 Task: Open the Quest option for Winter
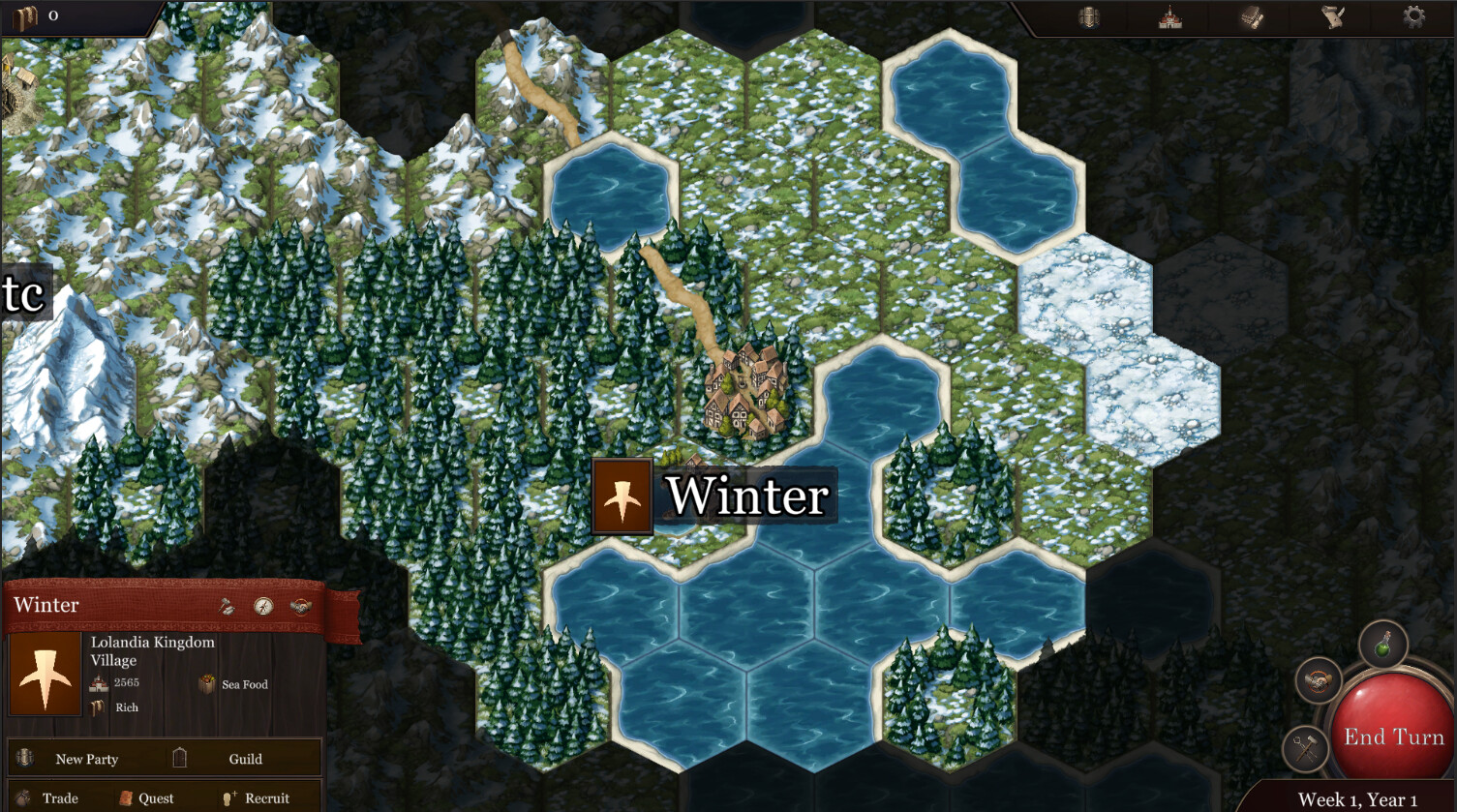(158, 797)
